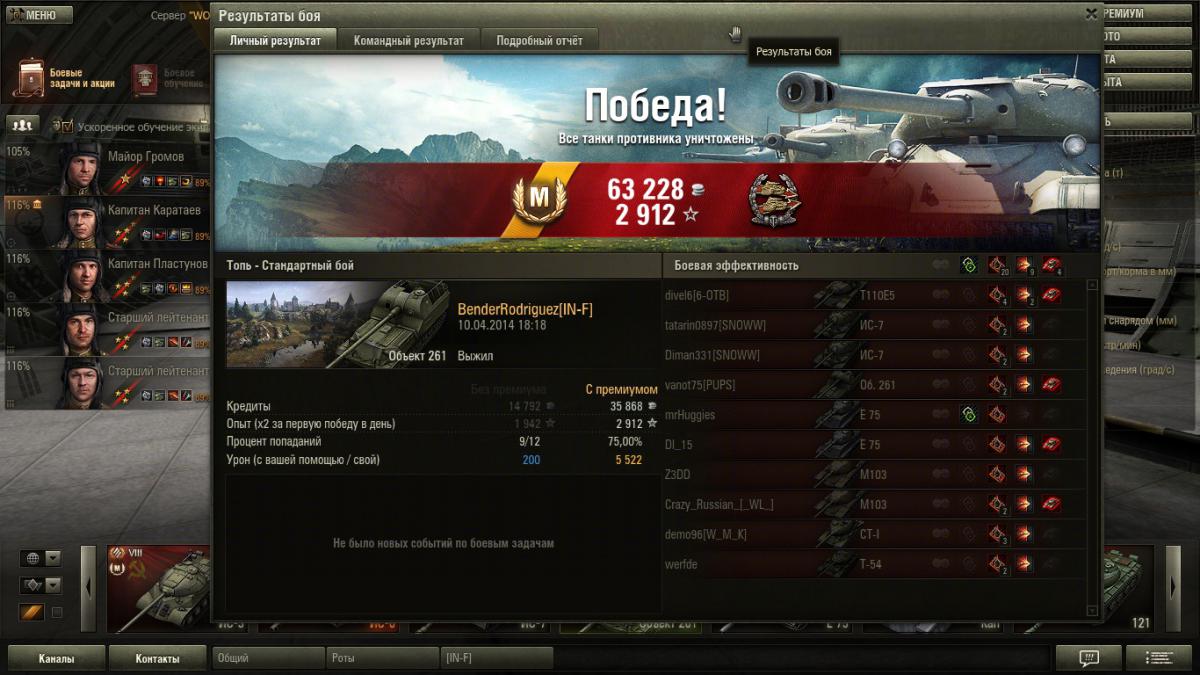
Task: Switch to the Общий chat tab
Action: [x=267, y=658]
